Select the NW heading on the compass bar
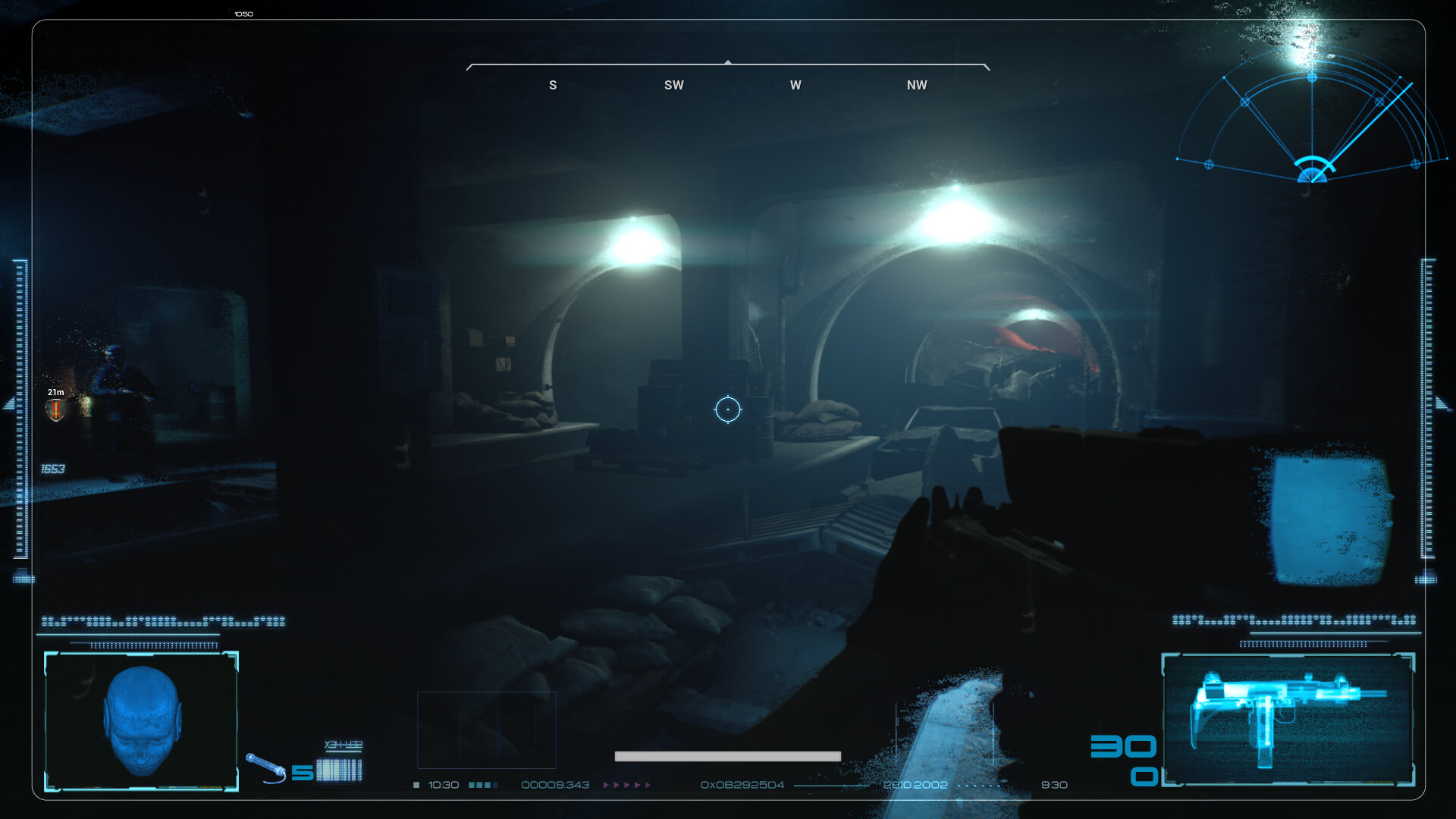Image resolution: width=1456 pixels, height=819 pixels. point(916,85)
